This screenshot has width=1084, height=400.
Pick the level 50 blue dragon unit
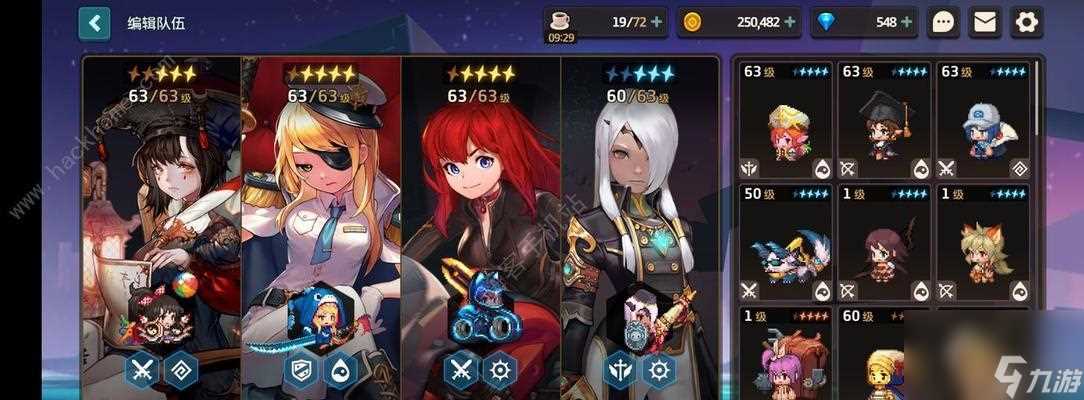[786, 243]
